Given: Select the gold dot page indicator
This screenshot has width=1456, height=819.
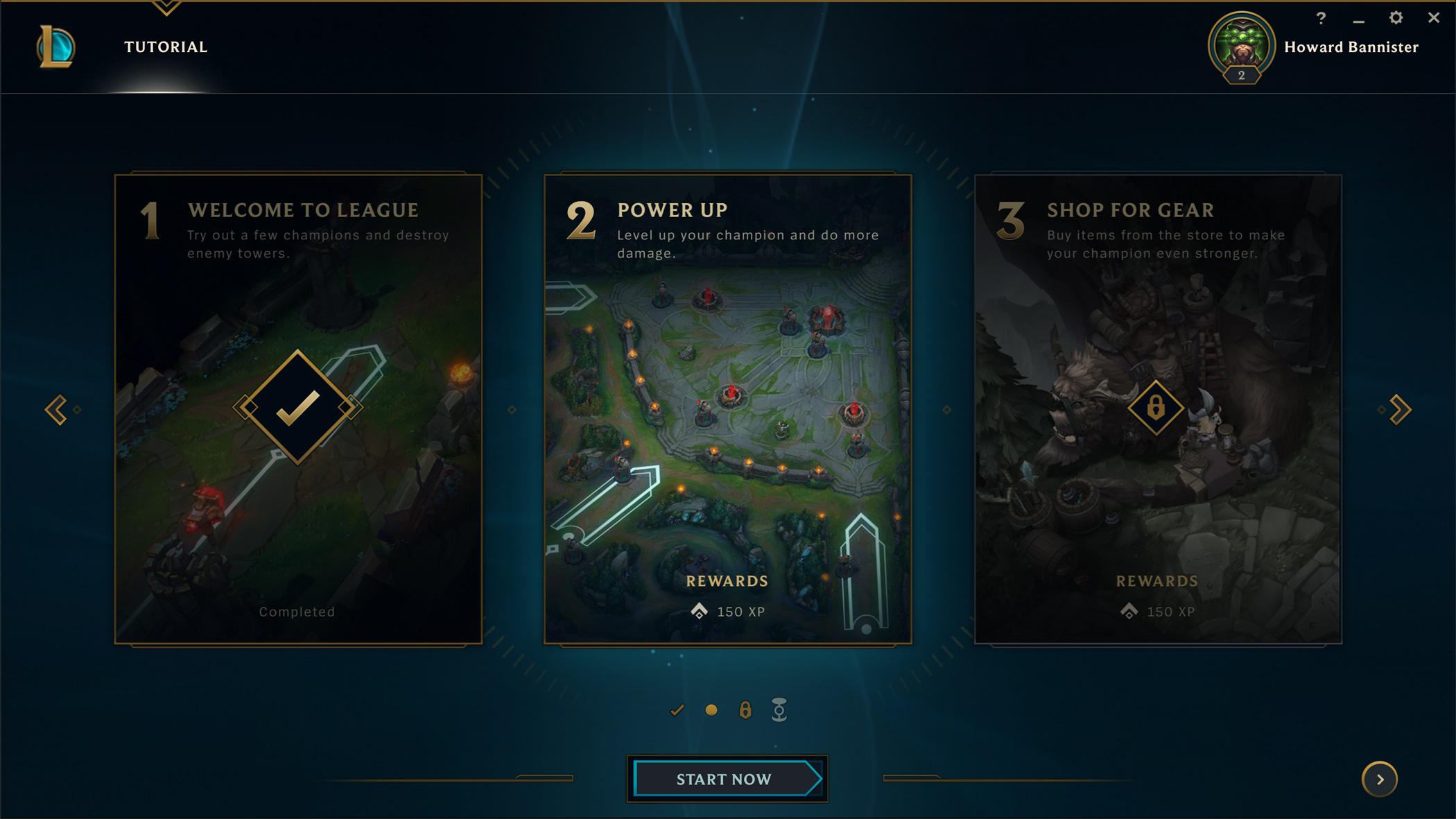Looking at the screenshot, I should [x=711, y=710].
